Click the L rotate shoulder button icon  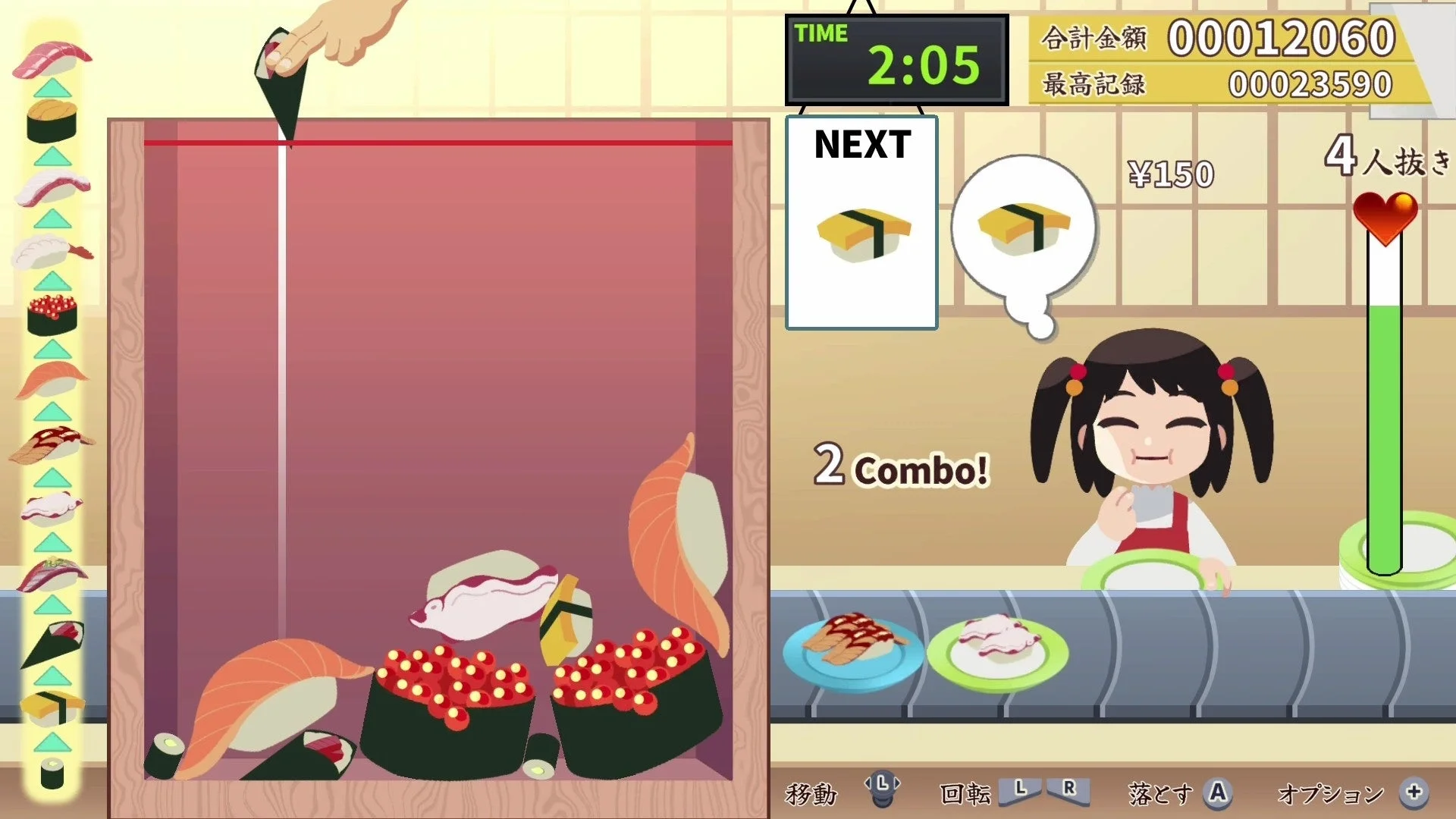1020,790
